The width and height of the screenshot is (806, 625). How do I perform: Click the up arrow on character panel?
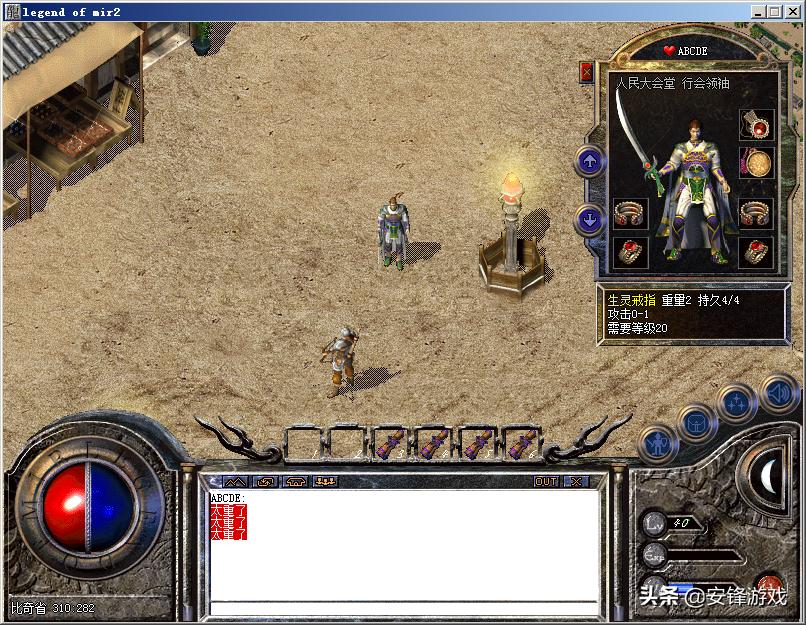tap(590, 161)
